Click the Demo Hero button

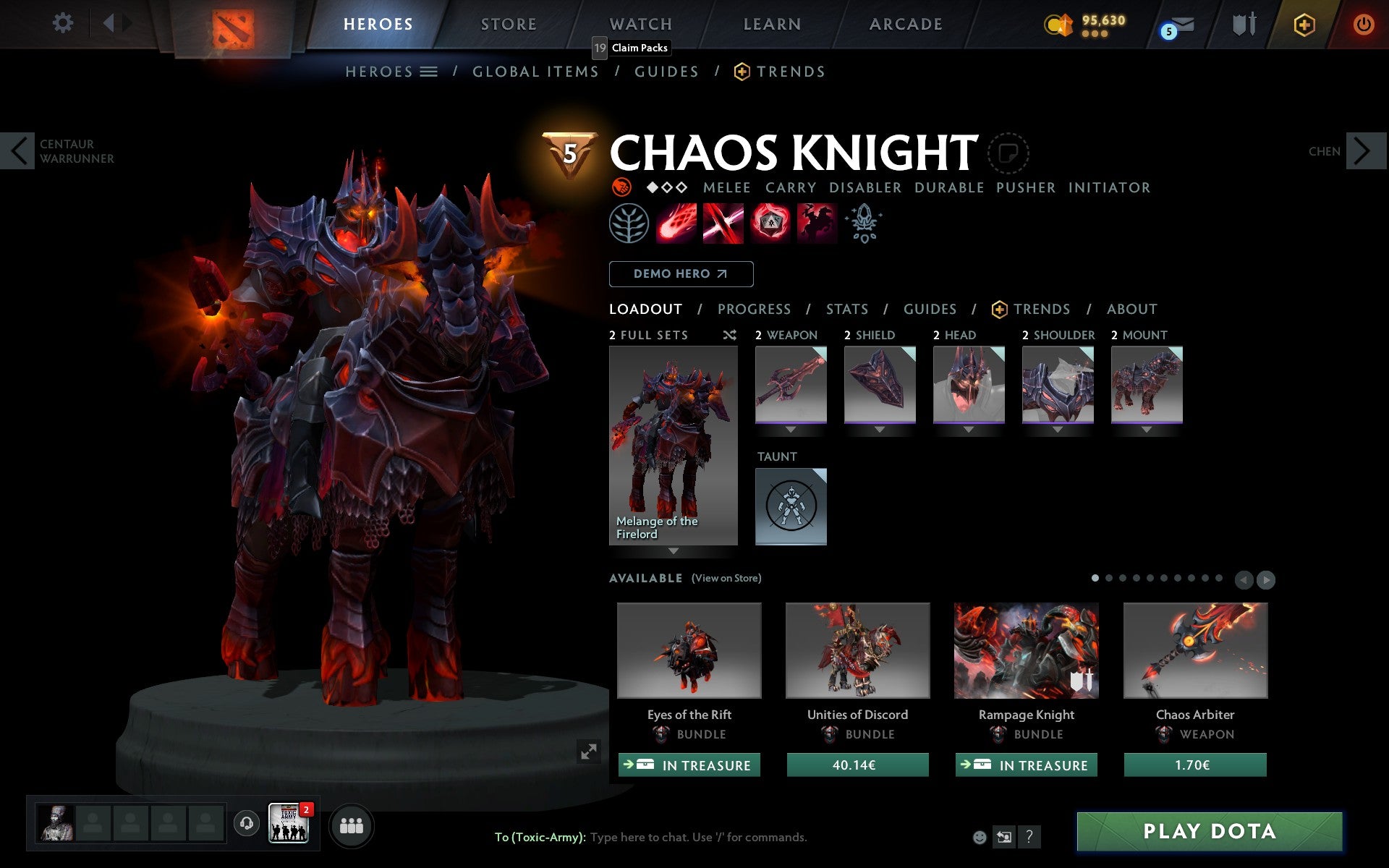point(681,273)
